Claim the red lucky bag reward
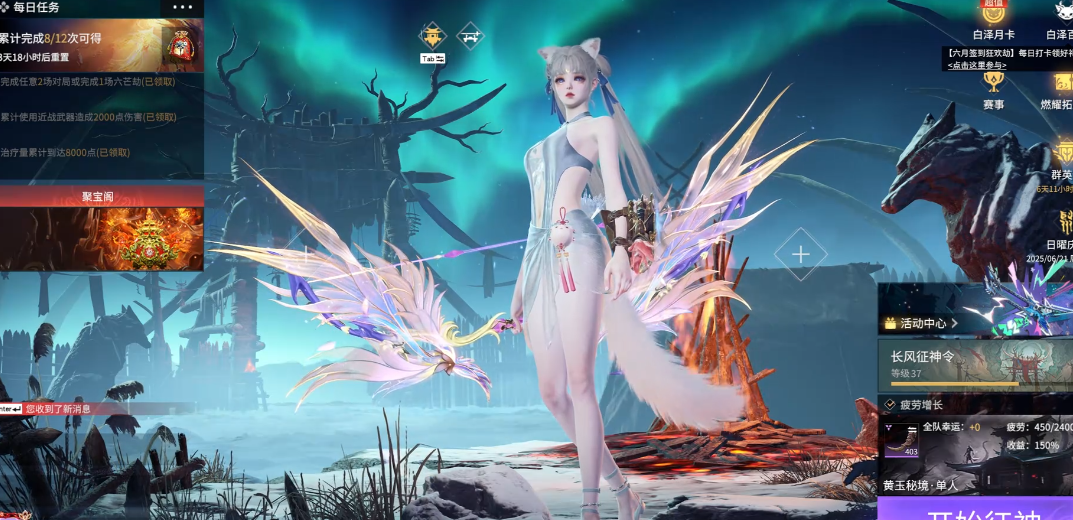 tap(181, 45)
